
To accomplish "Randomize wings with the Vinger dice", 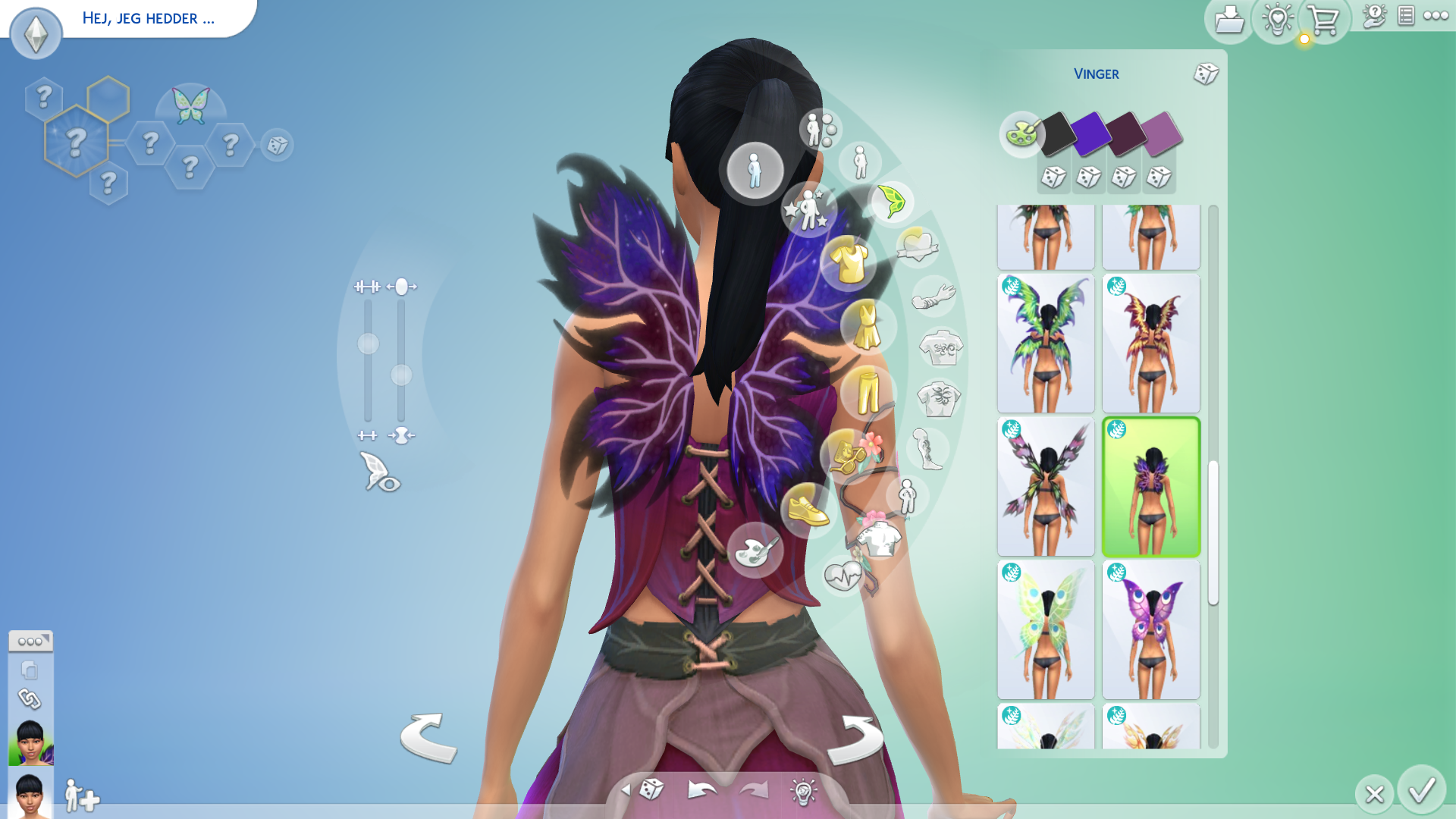I will point(1206,74).
